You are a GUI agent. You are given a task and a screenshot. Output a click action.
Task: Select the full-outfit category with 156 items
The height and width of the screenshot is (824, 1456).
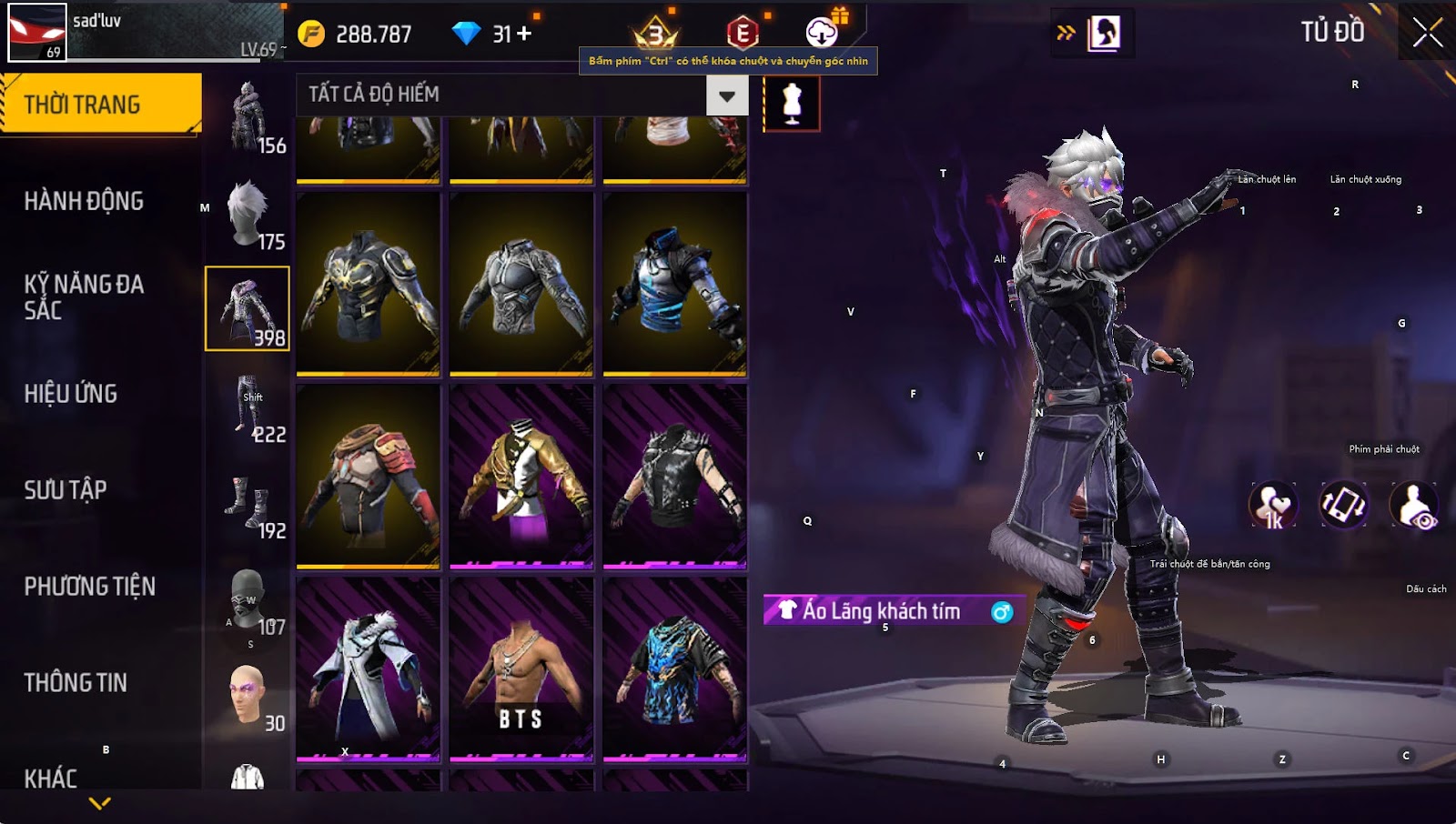coord(248,116)
